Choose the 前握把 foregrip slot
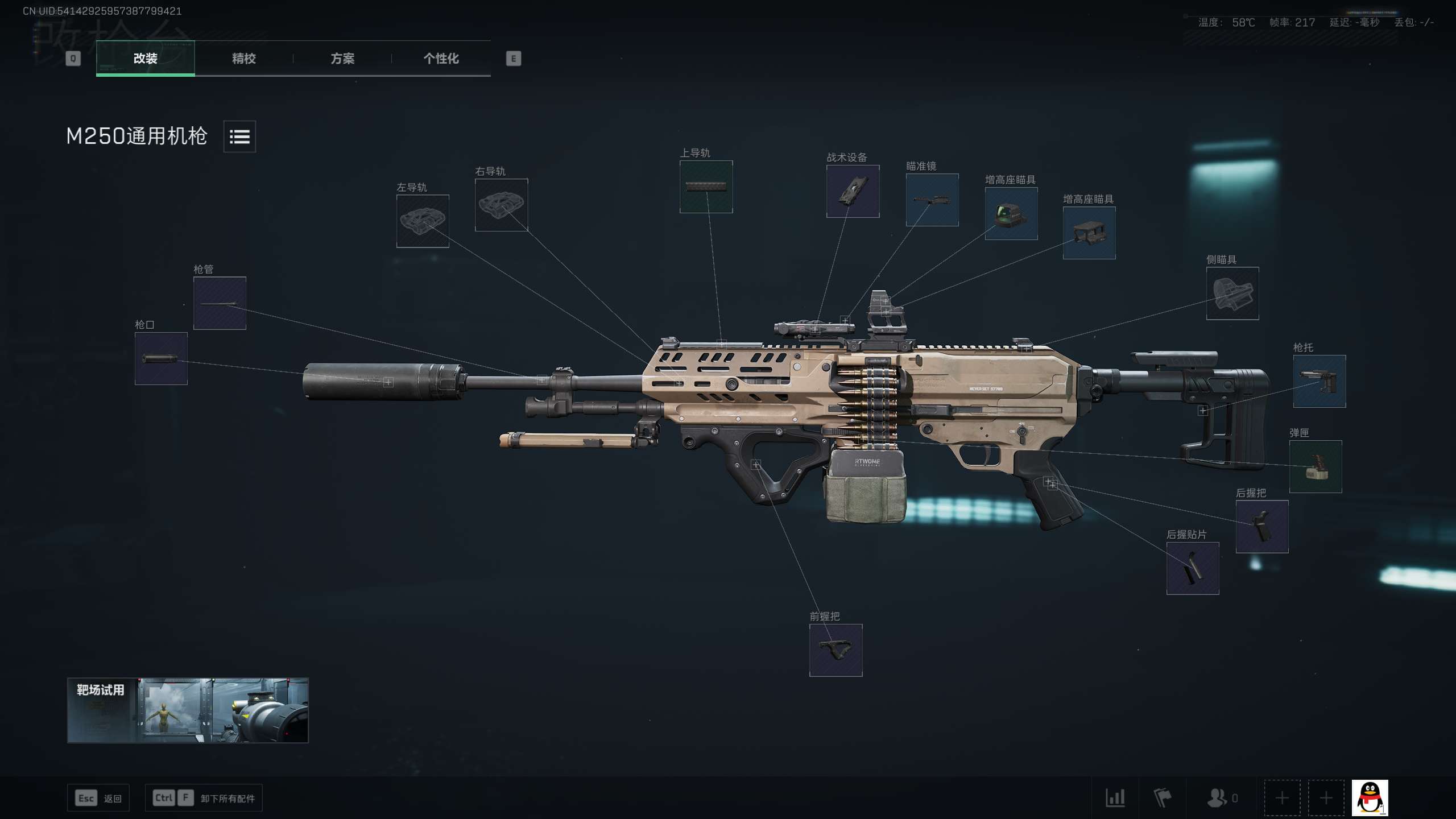Viewport: 1456px width, 819px height. (835, 650)
